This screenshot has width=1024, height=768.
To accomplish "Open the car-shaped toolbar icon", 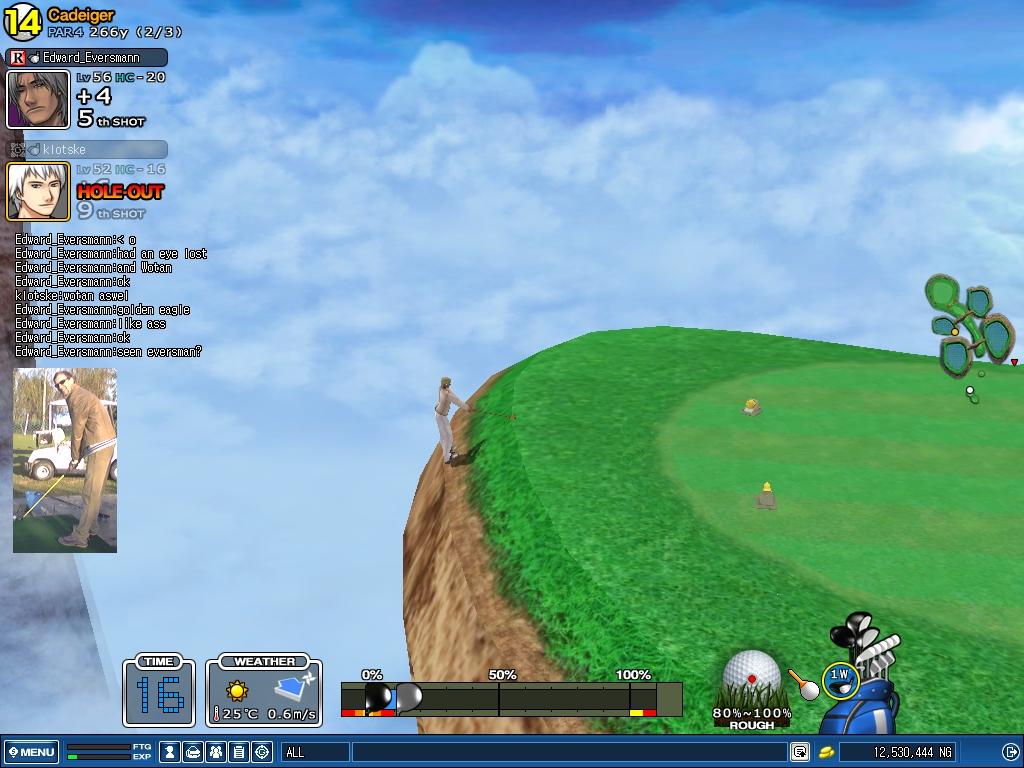I will point(193,752).
